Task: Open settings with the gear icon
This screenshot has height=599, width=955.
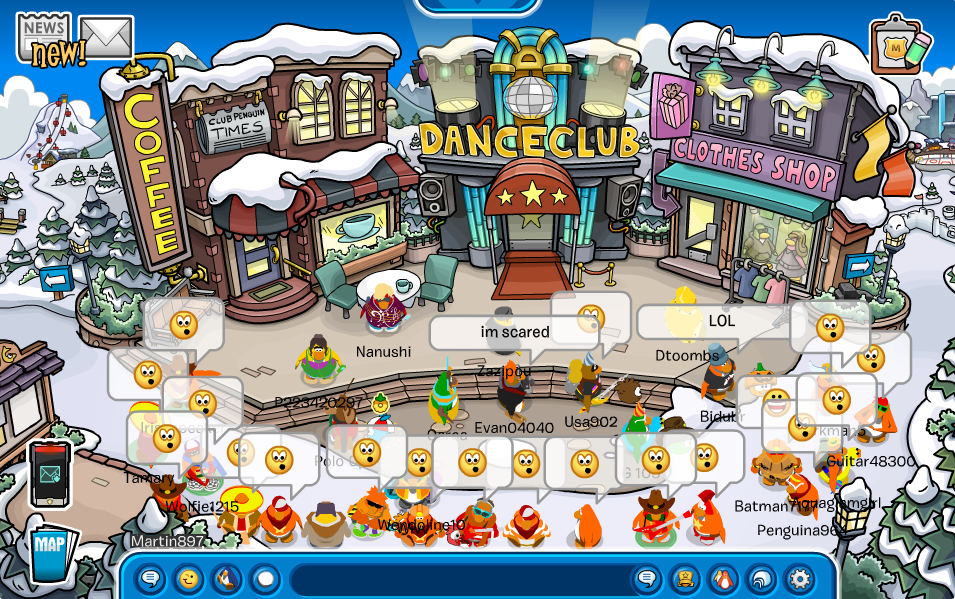Action: (799, 578)
